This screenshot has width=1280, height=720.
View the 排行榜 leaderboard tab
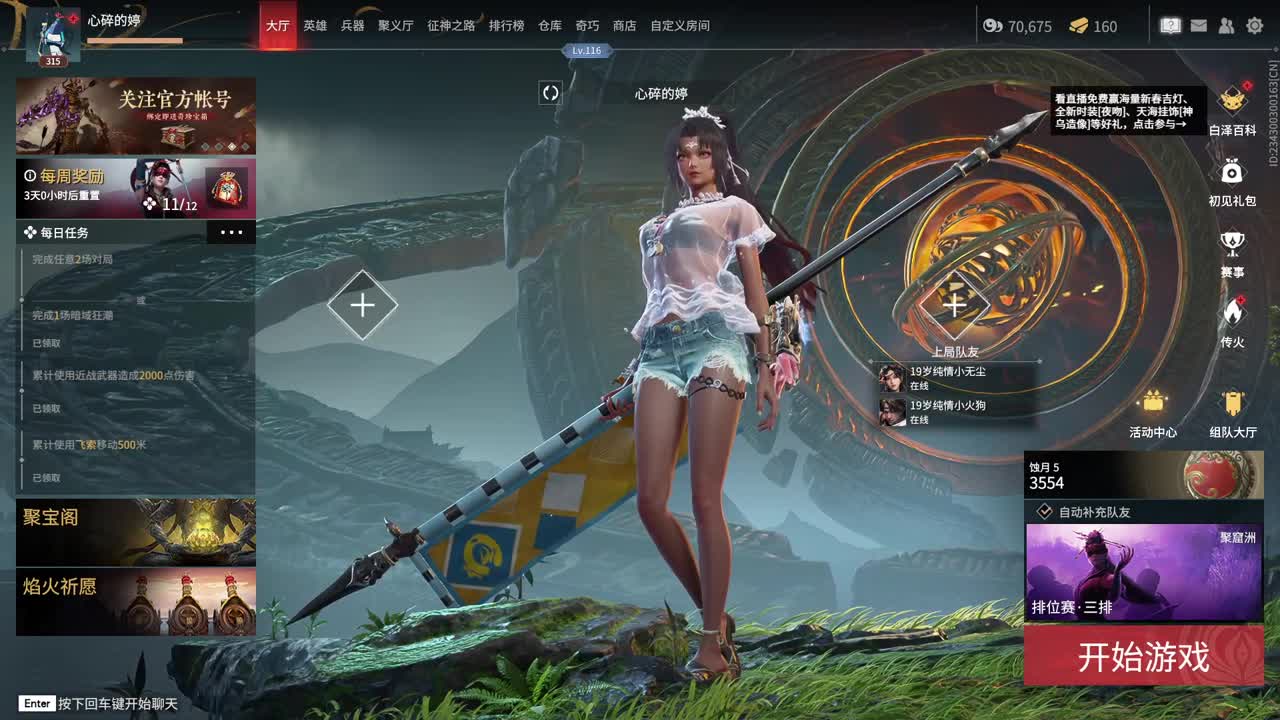506,26
